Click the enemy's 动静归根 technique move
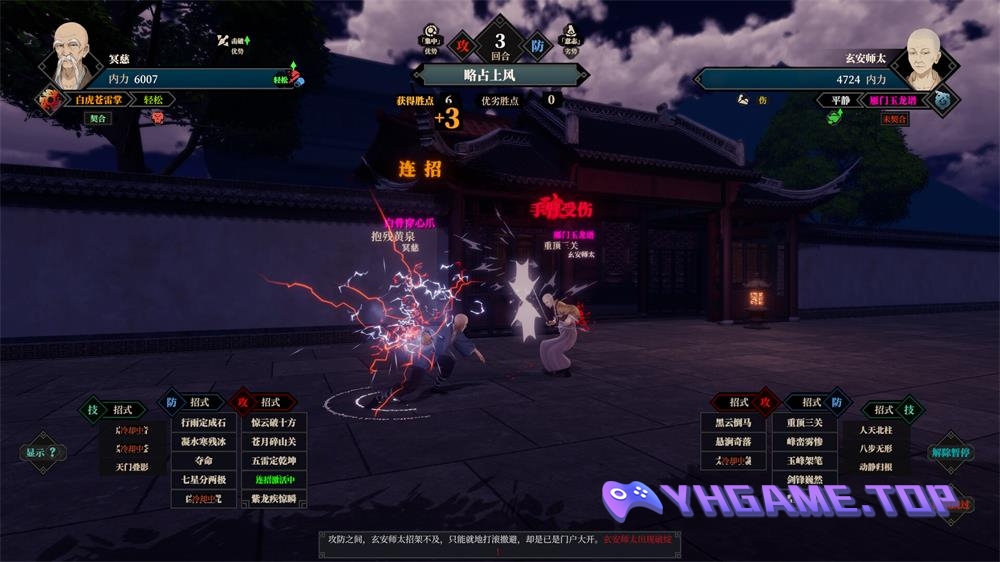 pyautogui.click(x=875, y=467)
